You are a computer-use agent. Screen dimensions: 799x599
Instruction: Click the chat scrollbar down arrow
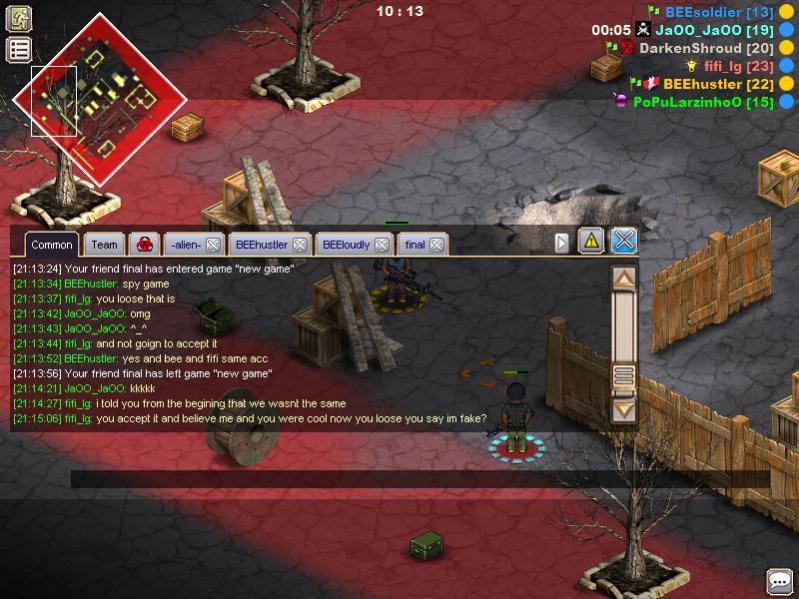click(x=623, y=408)
